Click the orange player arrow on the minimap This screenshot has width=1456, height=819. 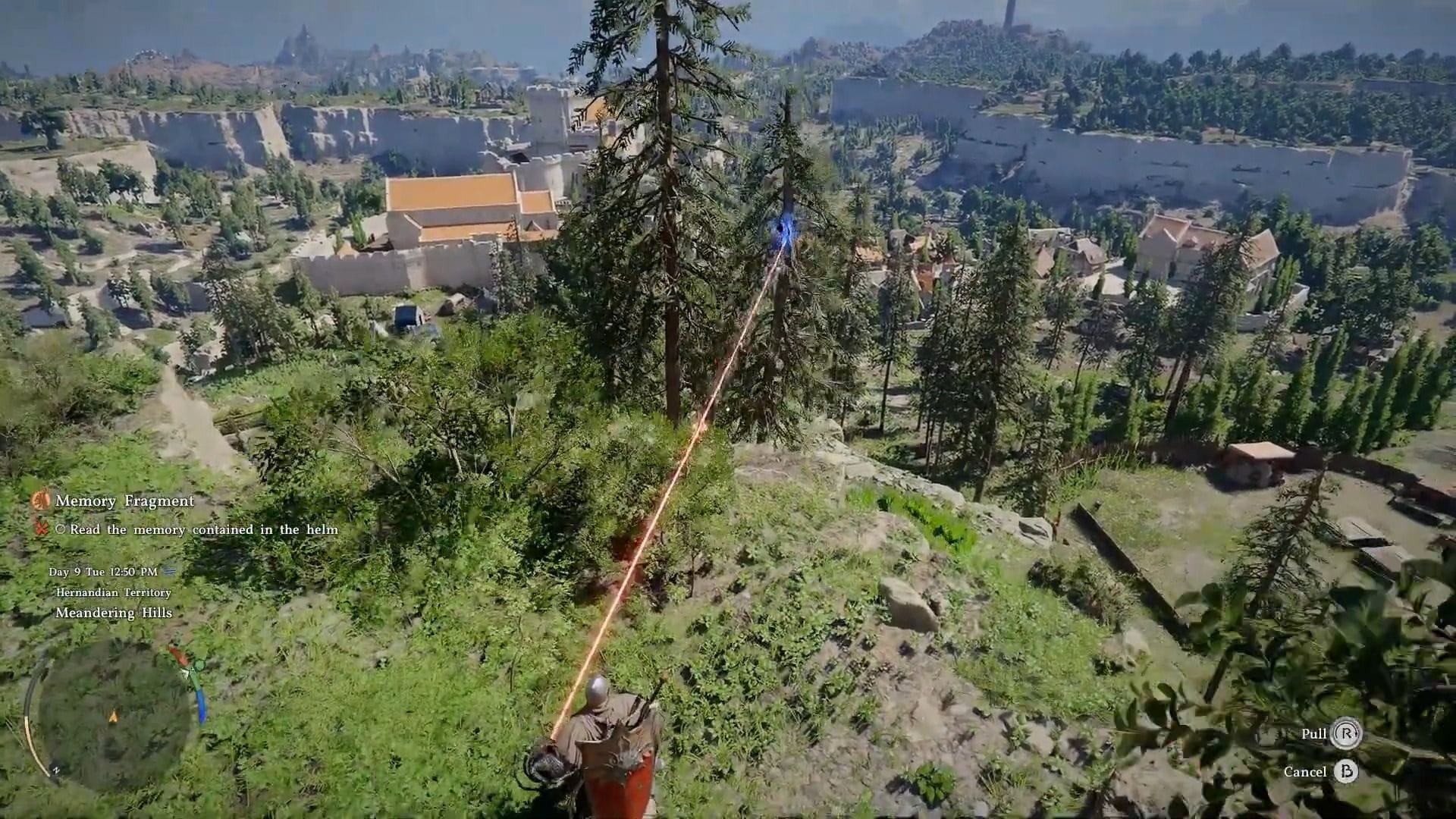(x=113, y=716)
